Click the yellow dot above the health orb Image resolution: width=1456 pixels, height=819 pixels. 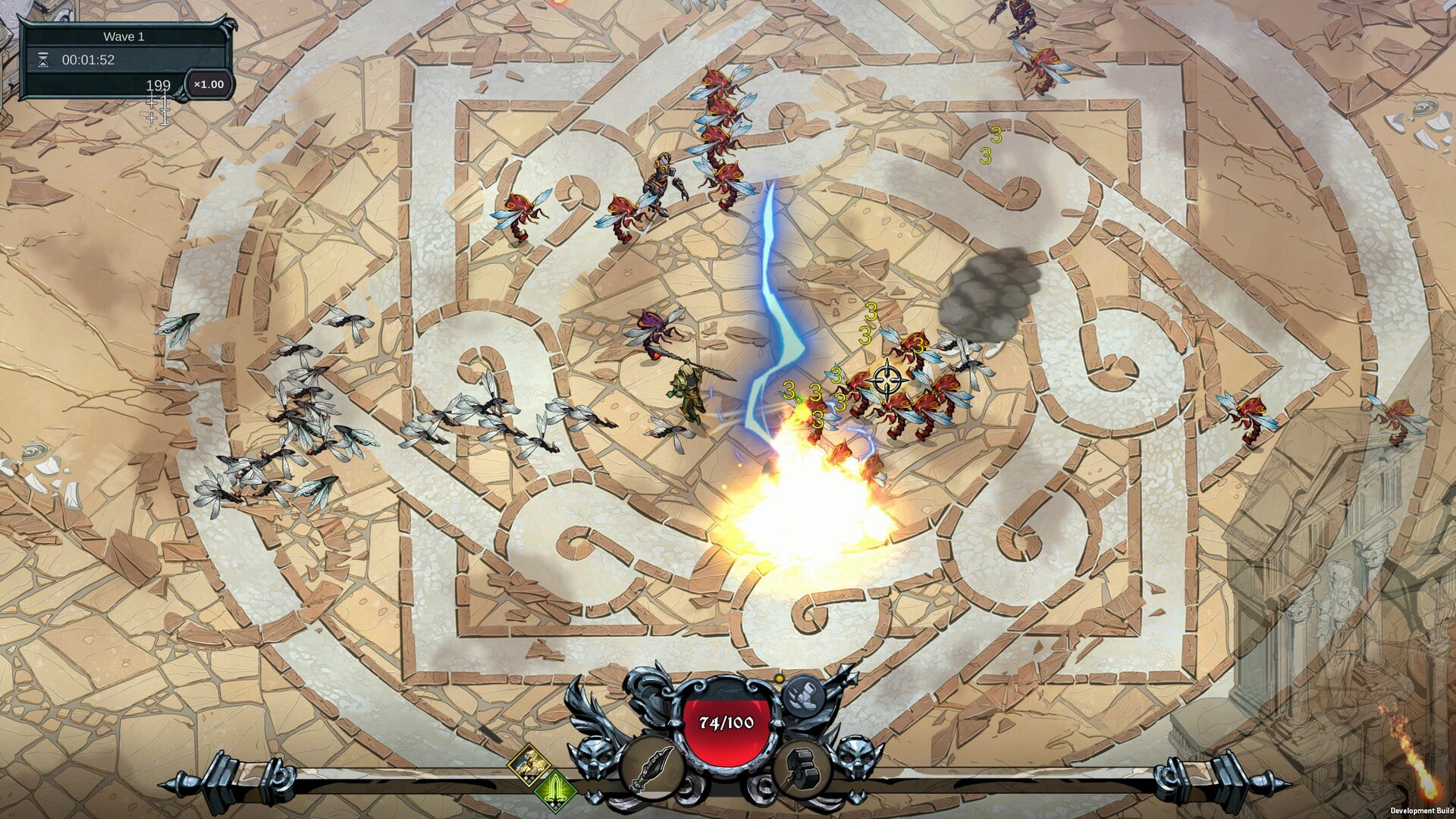tap(779, 678)
